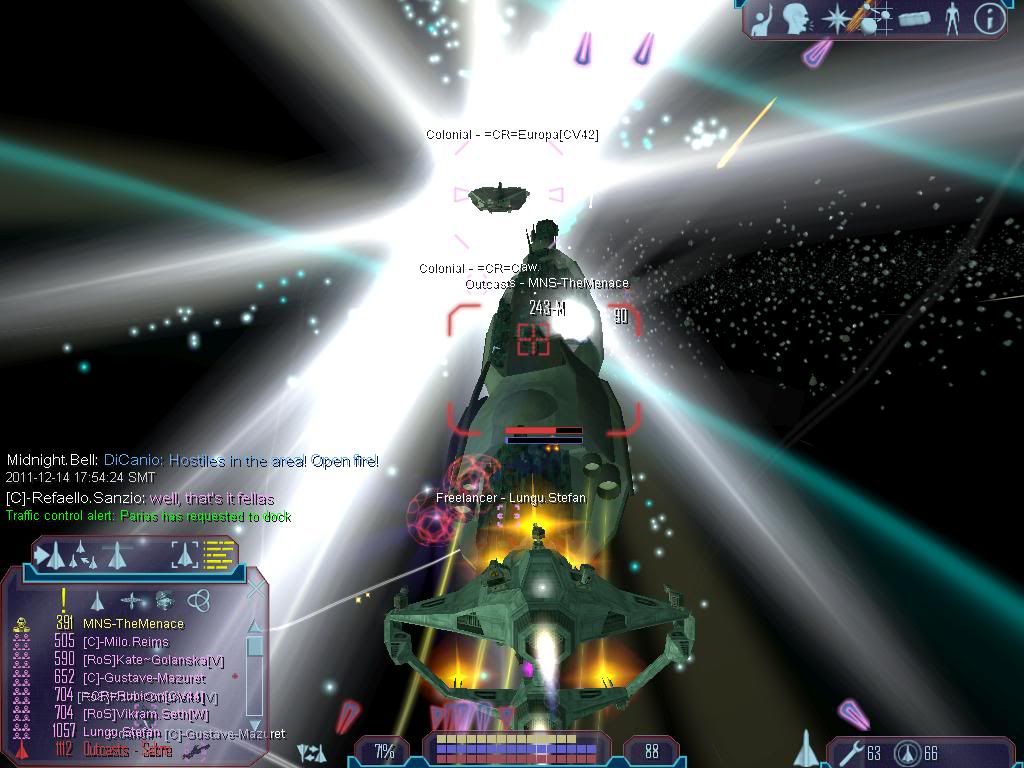Image resolution: width=1024 pixels, height=768 pixels.
Task: Open the reputation humanoid figure icon
Action: pos(952,18)
